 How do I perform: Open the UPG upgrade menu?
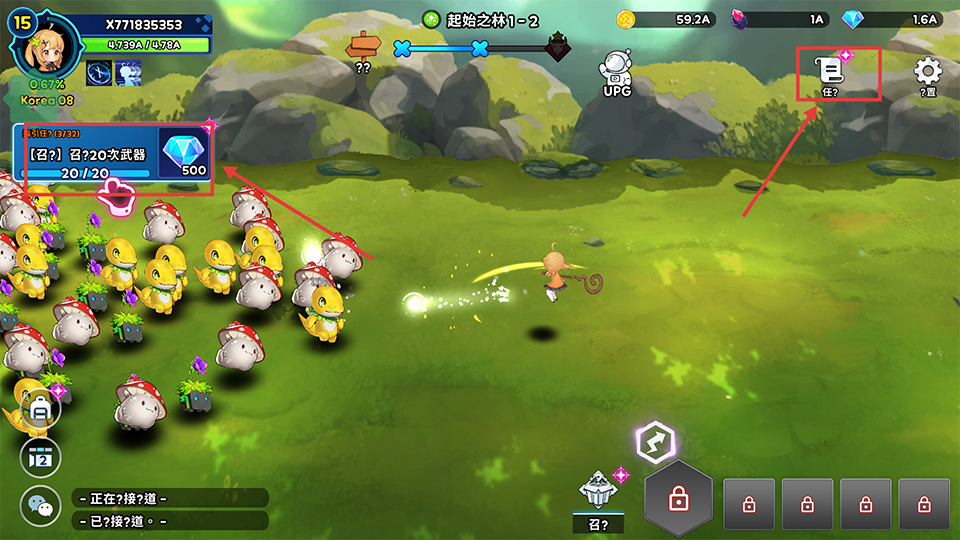[617, 73]
